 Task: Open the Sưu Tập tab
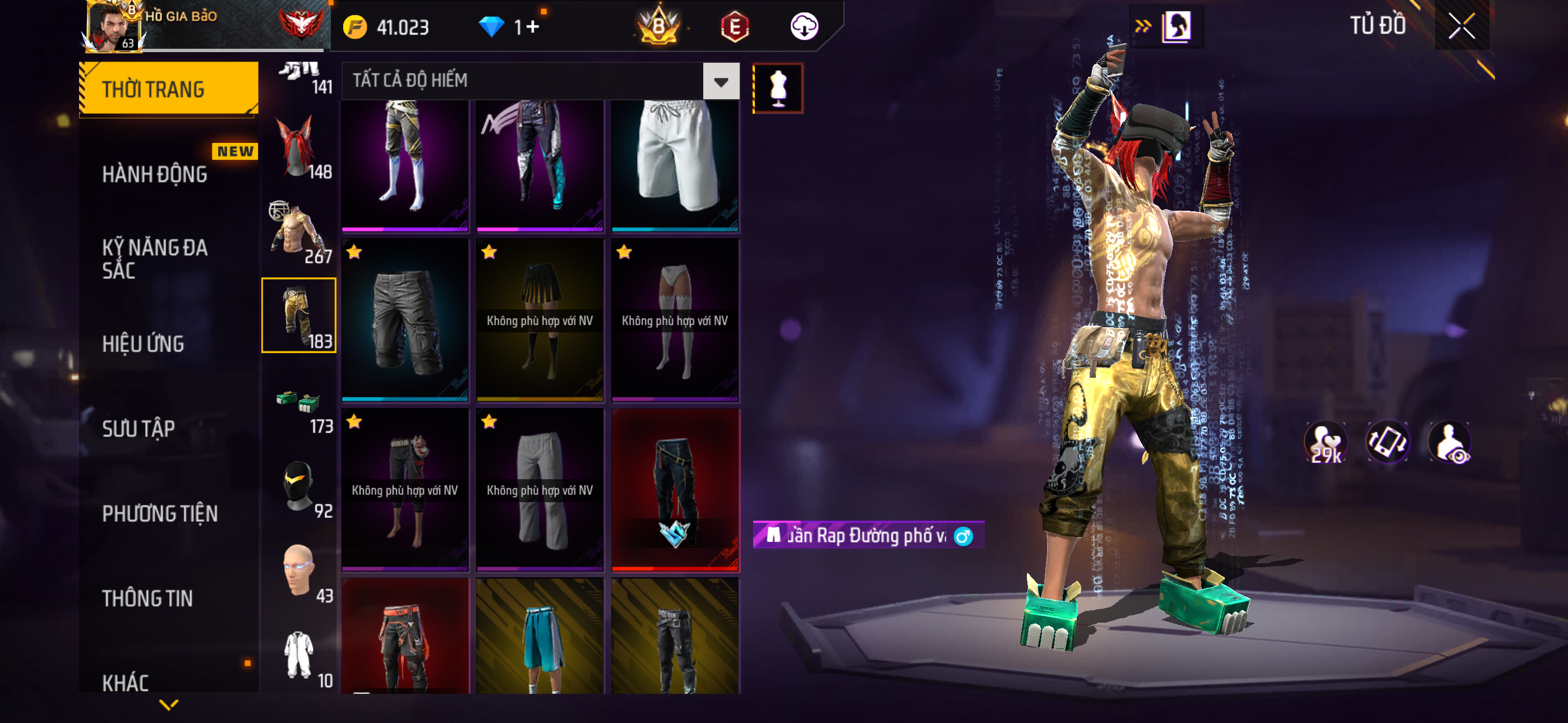tap(138, 428)
